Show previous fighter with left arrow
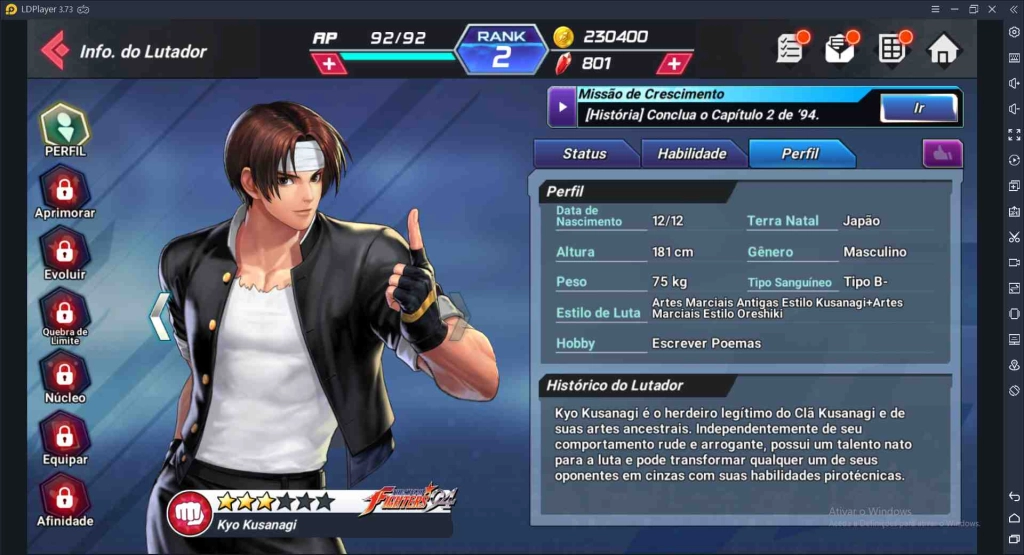Viewport: 1024px width, 555px height. click(x=160, y=317)
